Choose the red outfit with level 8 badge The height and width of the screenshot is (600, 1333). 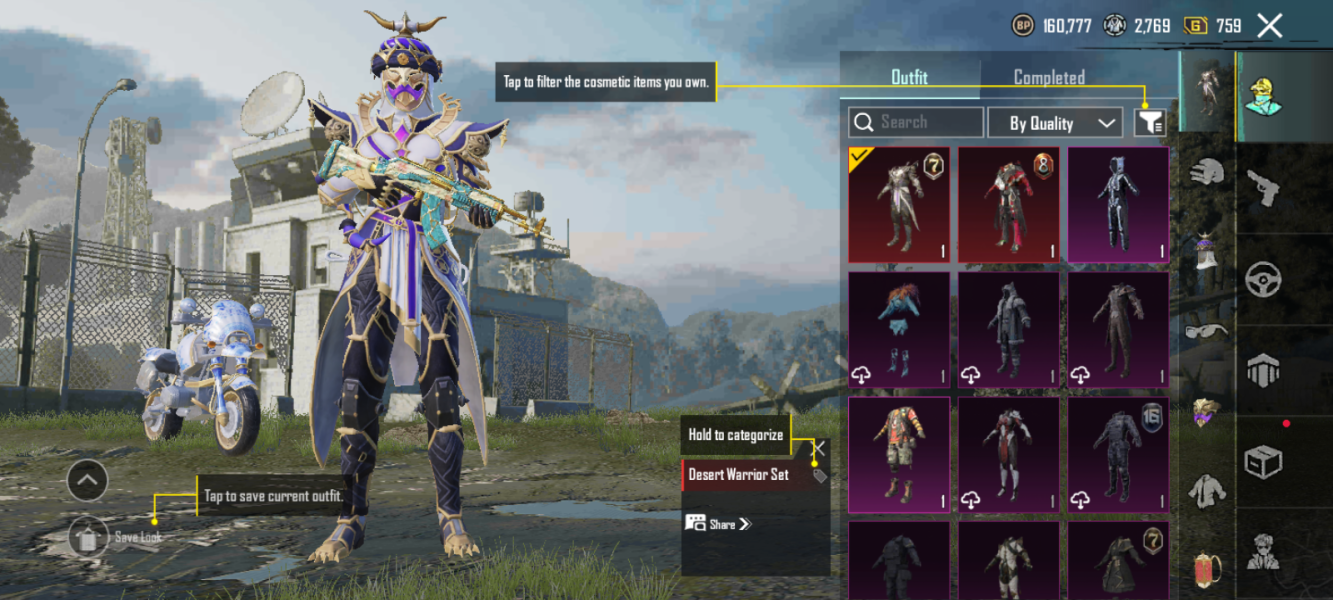click(1009, 205)
